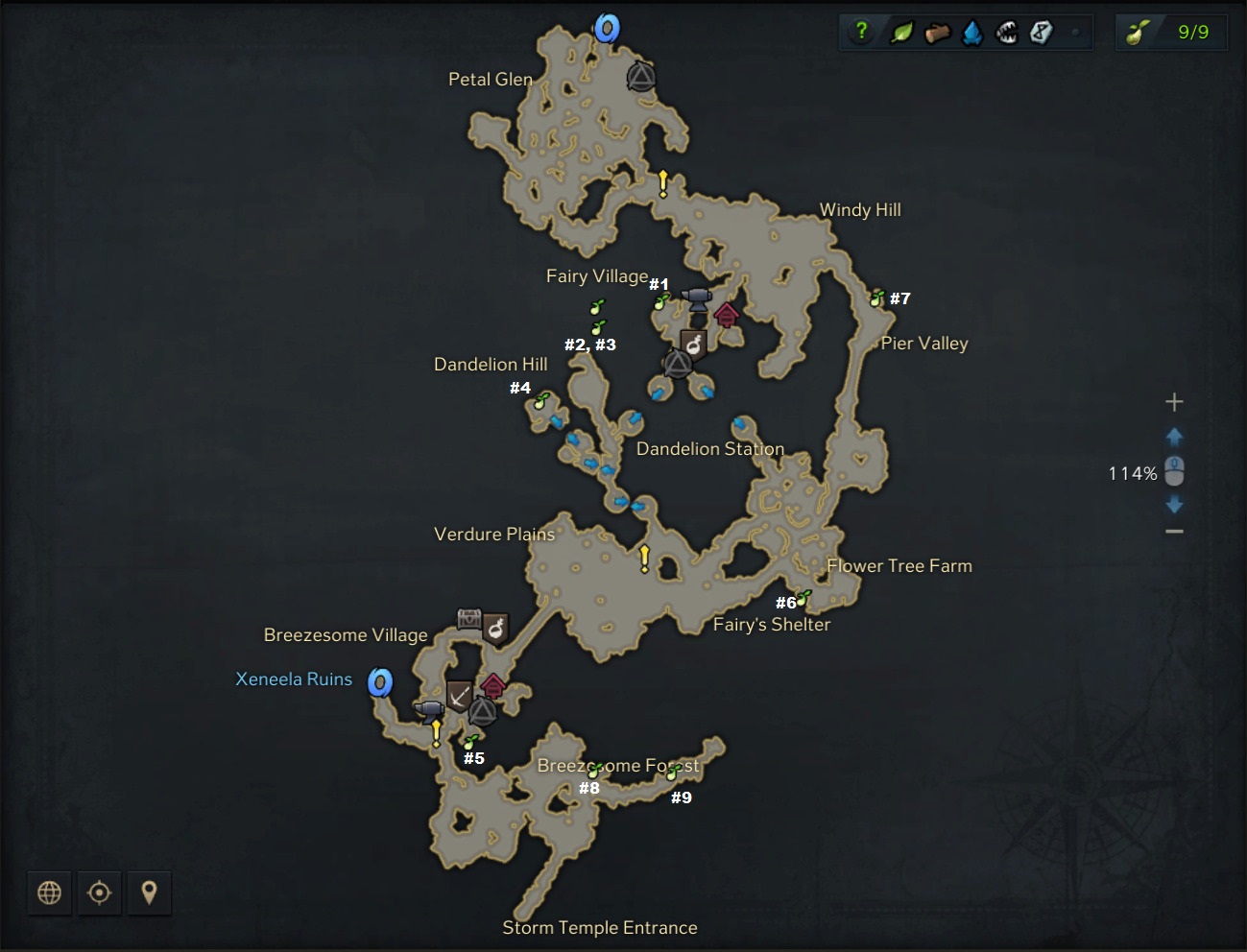Toggle the fanged jaw filter
The width and height of the screenshot is (1247, 952).
coord(1007,33)
